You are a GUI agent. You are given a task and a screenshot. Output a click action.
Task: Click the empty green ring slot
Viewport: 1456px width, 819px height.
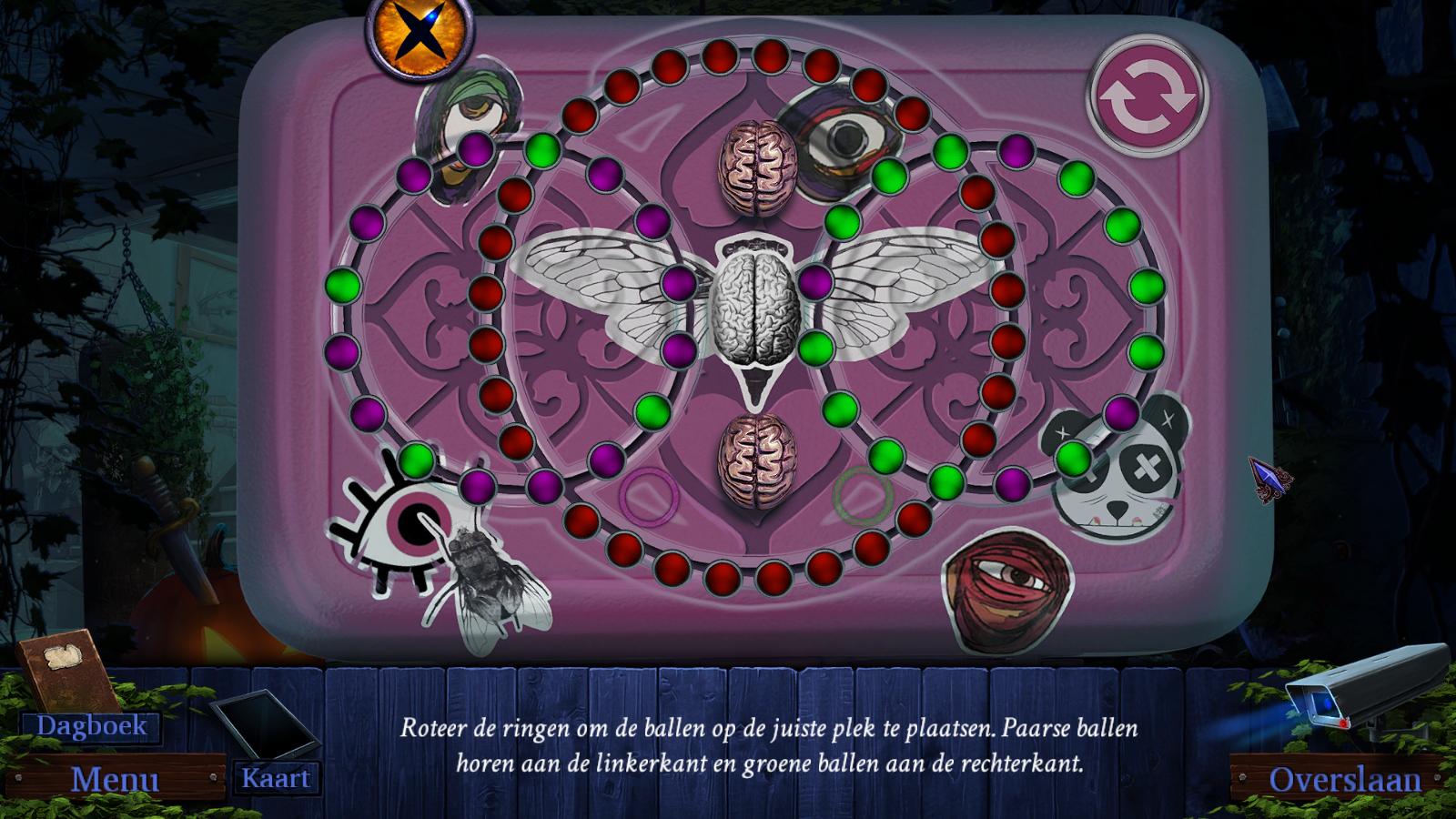[x=863, y=494]
